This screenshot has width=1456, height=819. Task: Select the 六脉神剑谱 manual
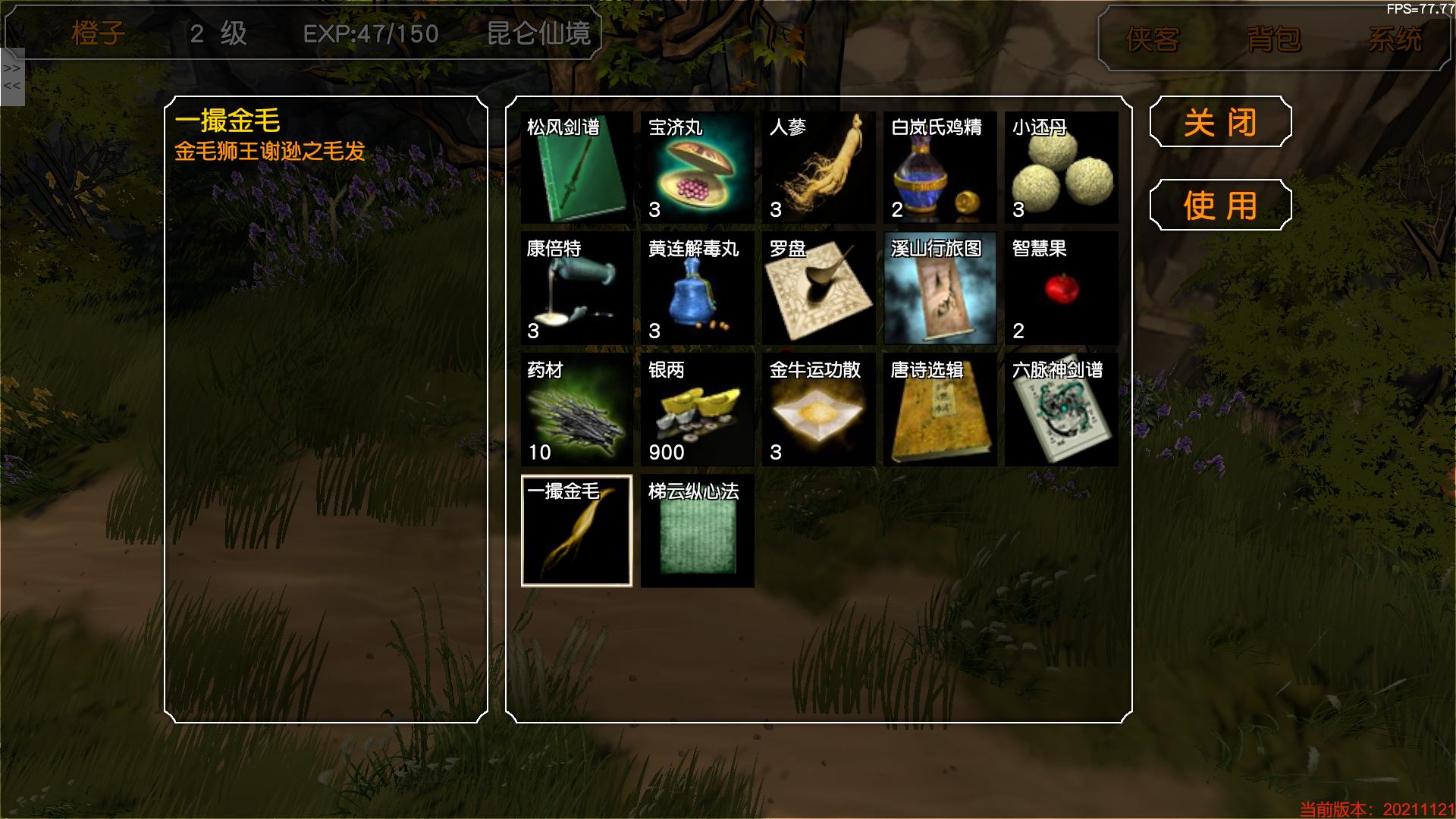tap(1062, 410)
